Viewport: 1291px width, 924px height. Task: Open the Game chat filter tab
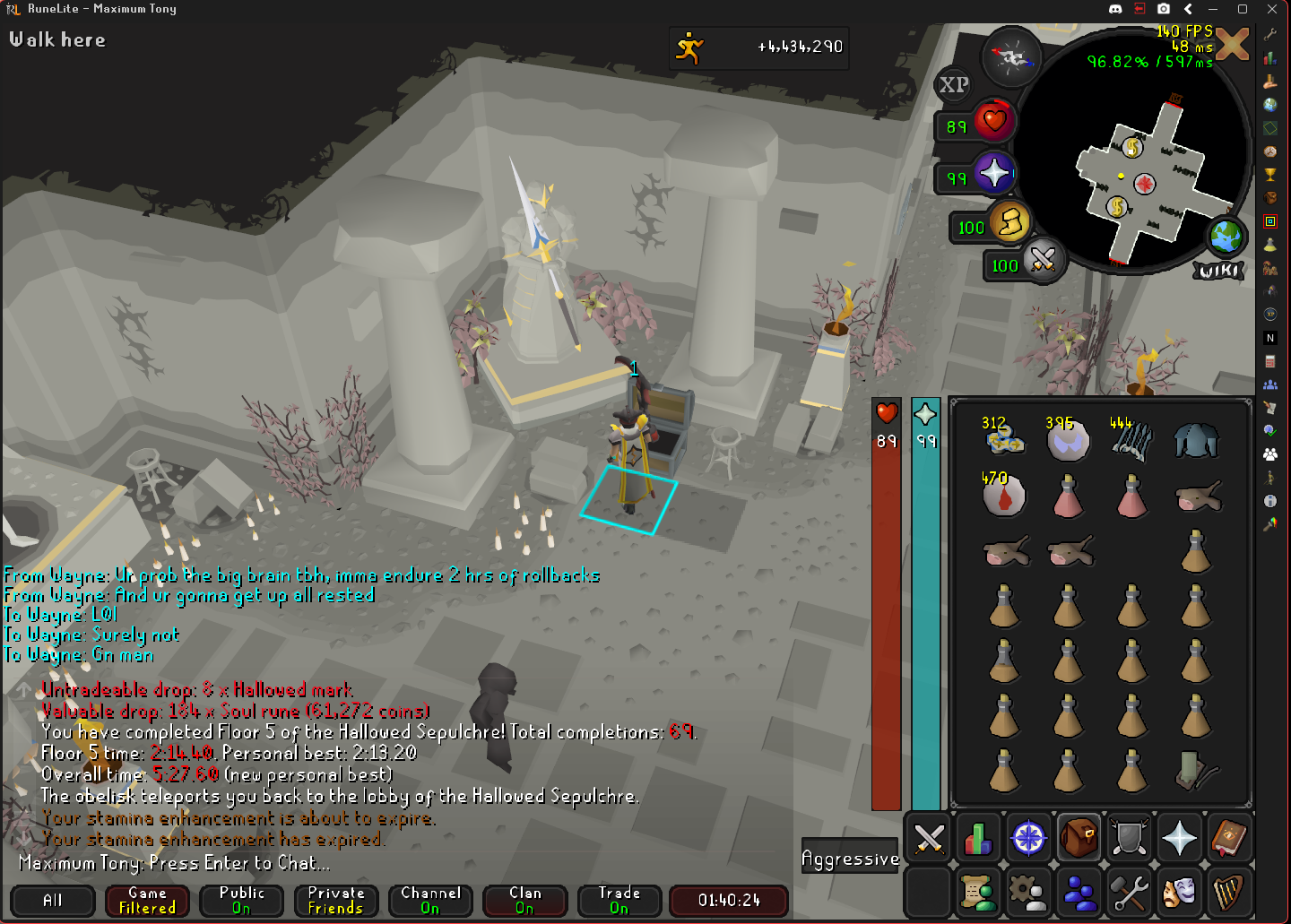coord(147,901)
